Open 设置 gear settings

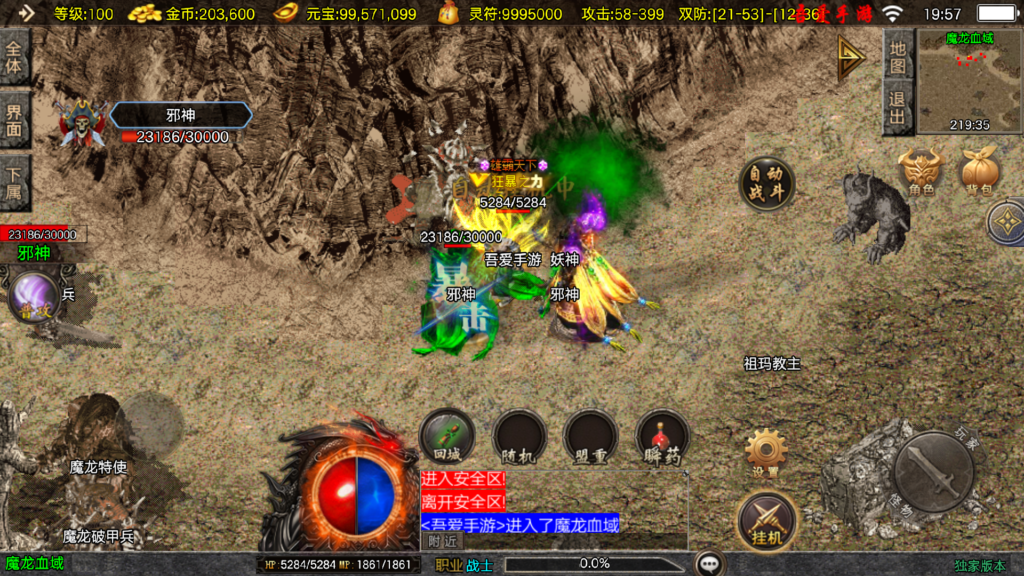click(x=766, y=452)
